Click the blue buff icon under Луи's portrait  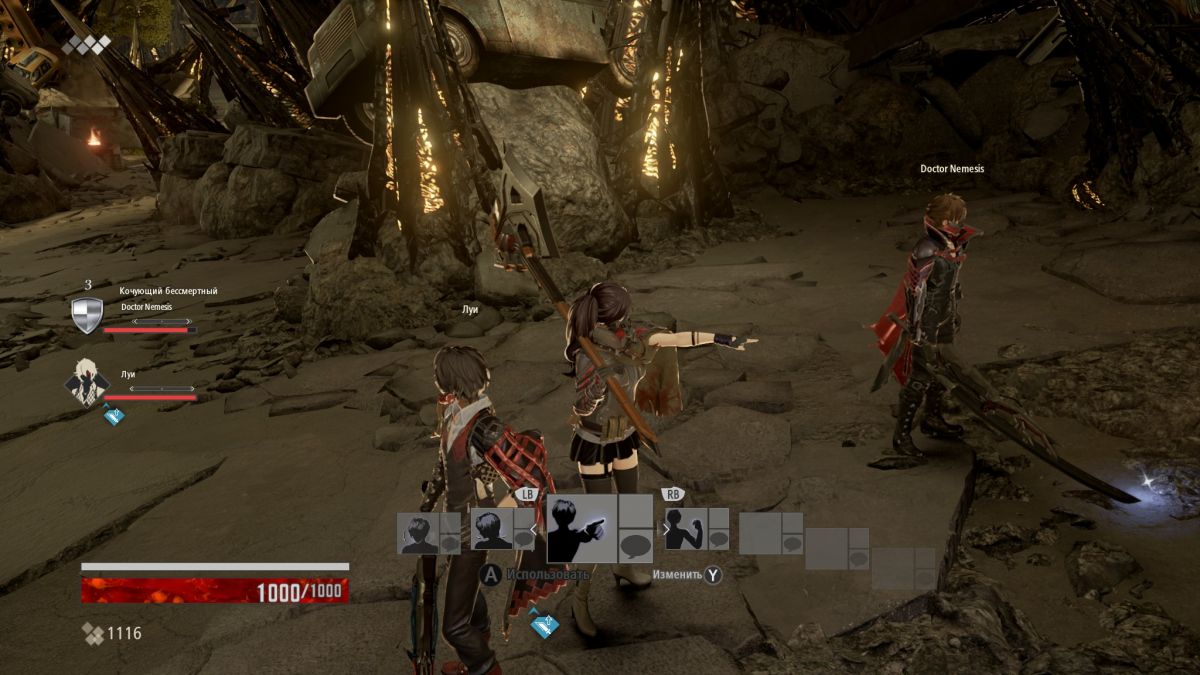(114, 415)
